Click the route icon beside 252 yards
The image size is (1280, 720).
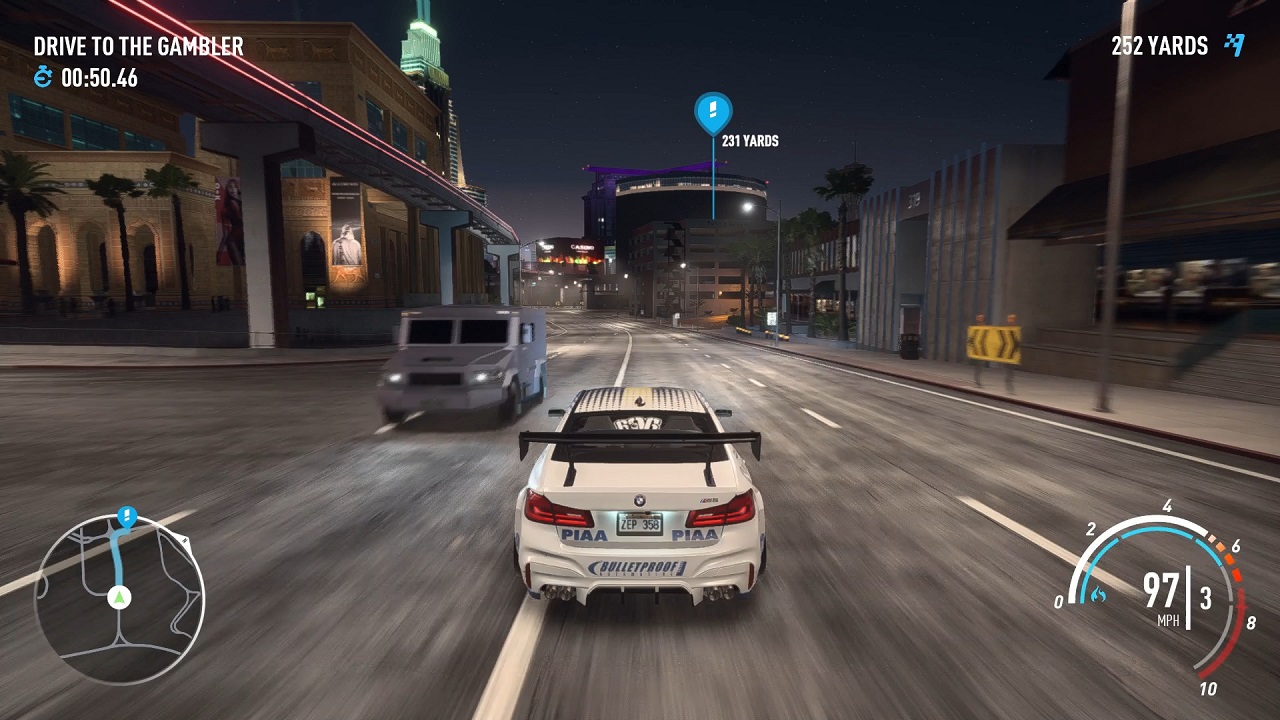point(1235,45)
